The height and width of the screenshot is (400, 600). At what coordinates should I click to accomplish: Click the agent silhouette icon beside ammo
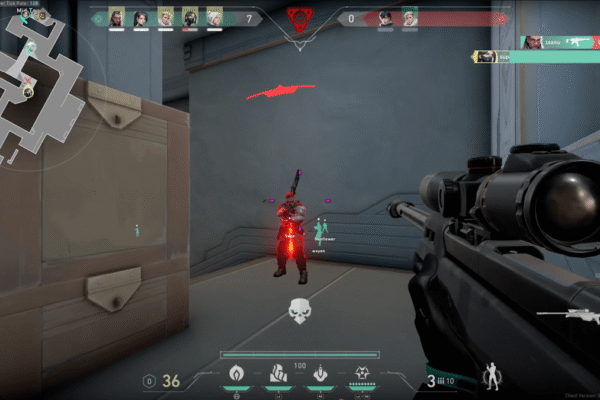point(491,379)
